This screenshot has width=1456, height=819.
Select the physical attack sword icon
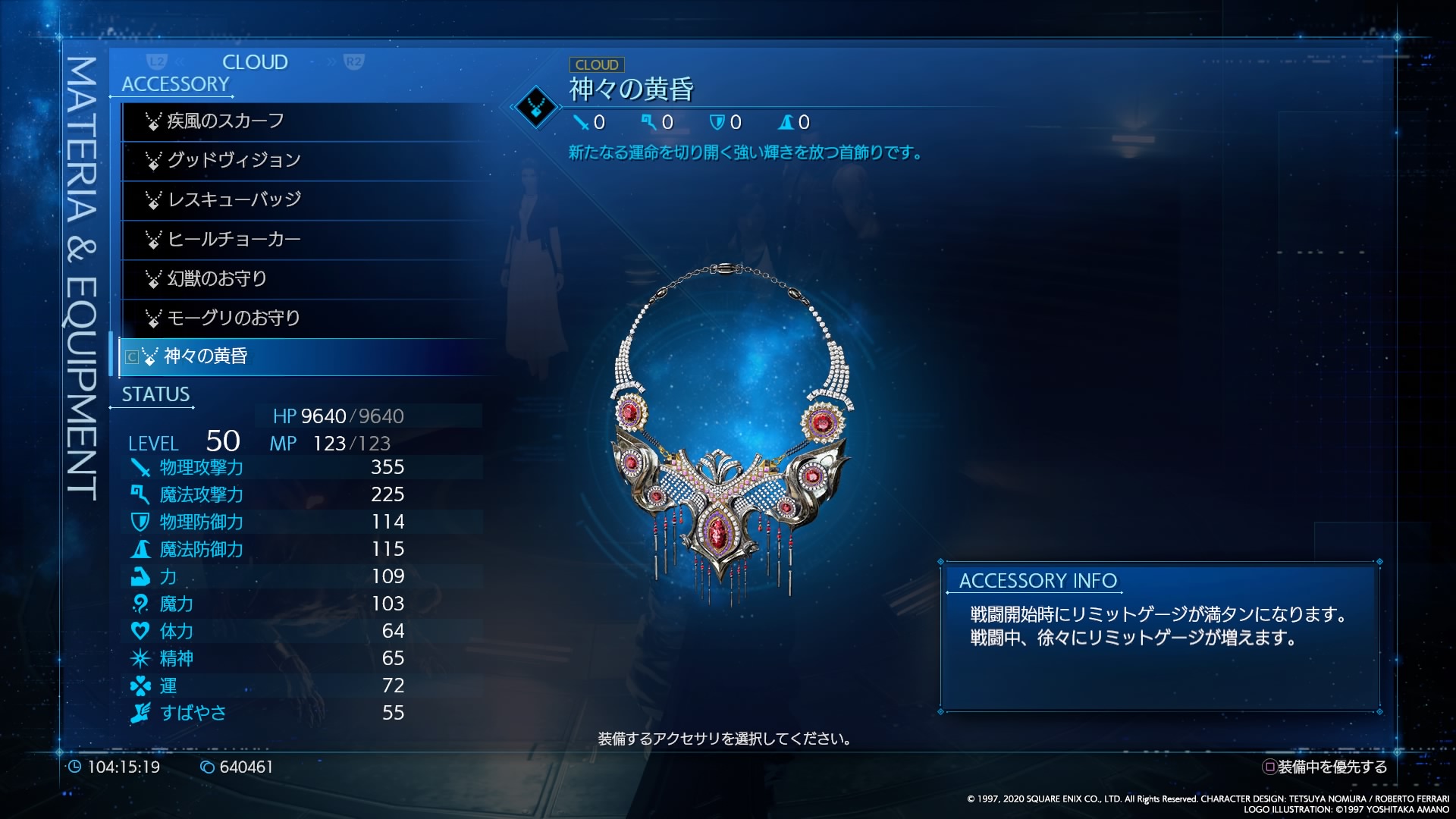coord(141,468)
